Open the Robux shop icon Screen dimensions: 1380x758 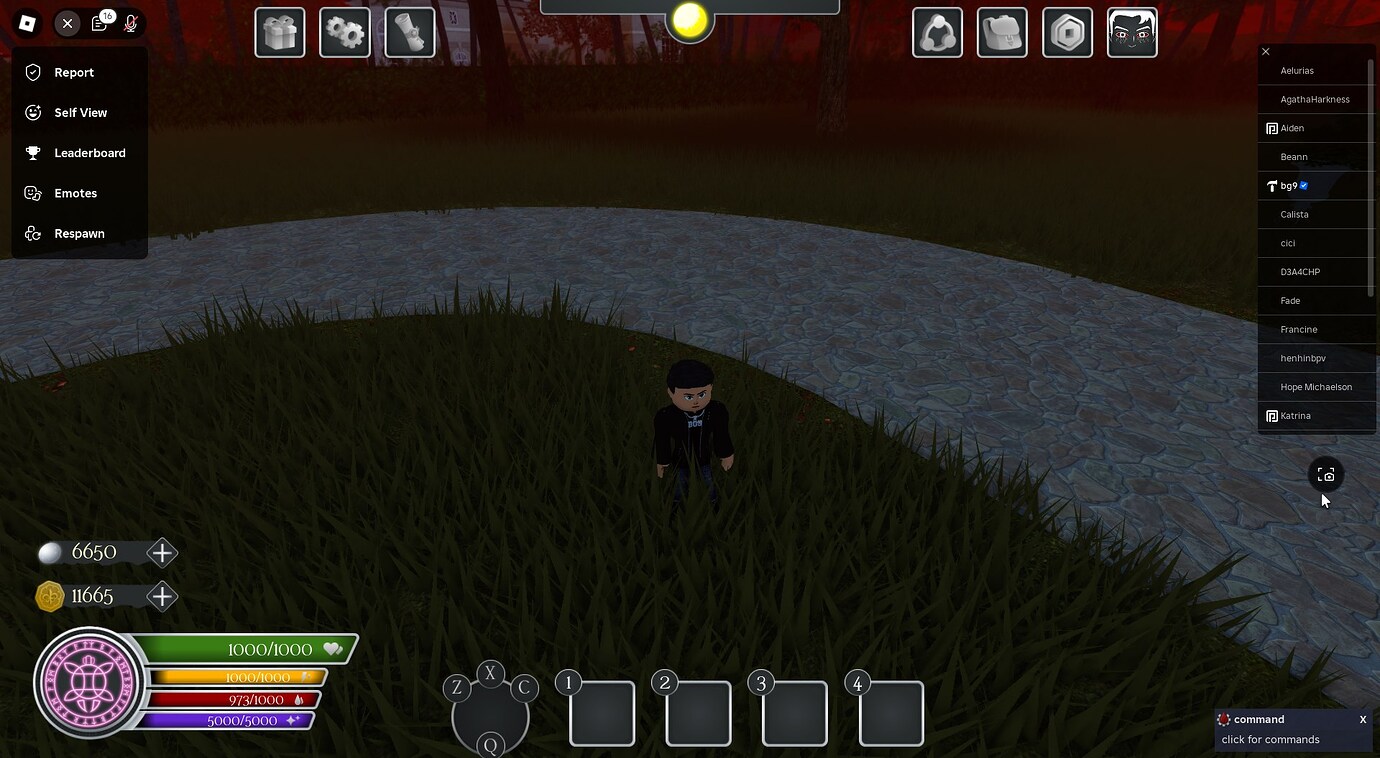(1067, 31)
